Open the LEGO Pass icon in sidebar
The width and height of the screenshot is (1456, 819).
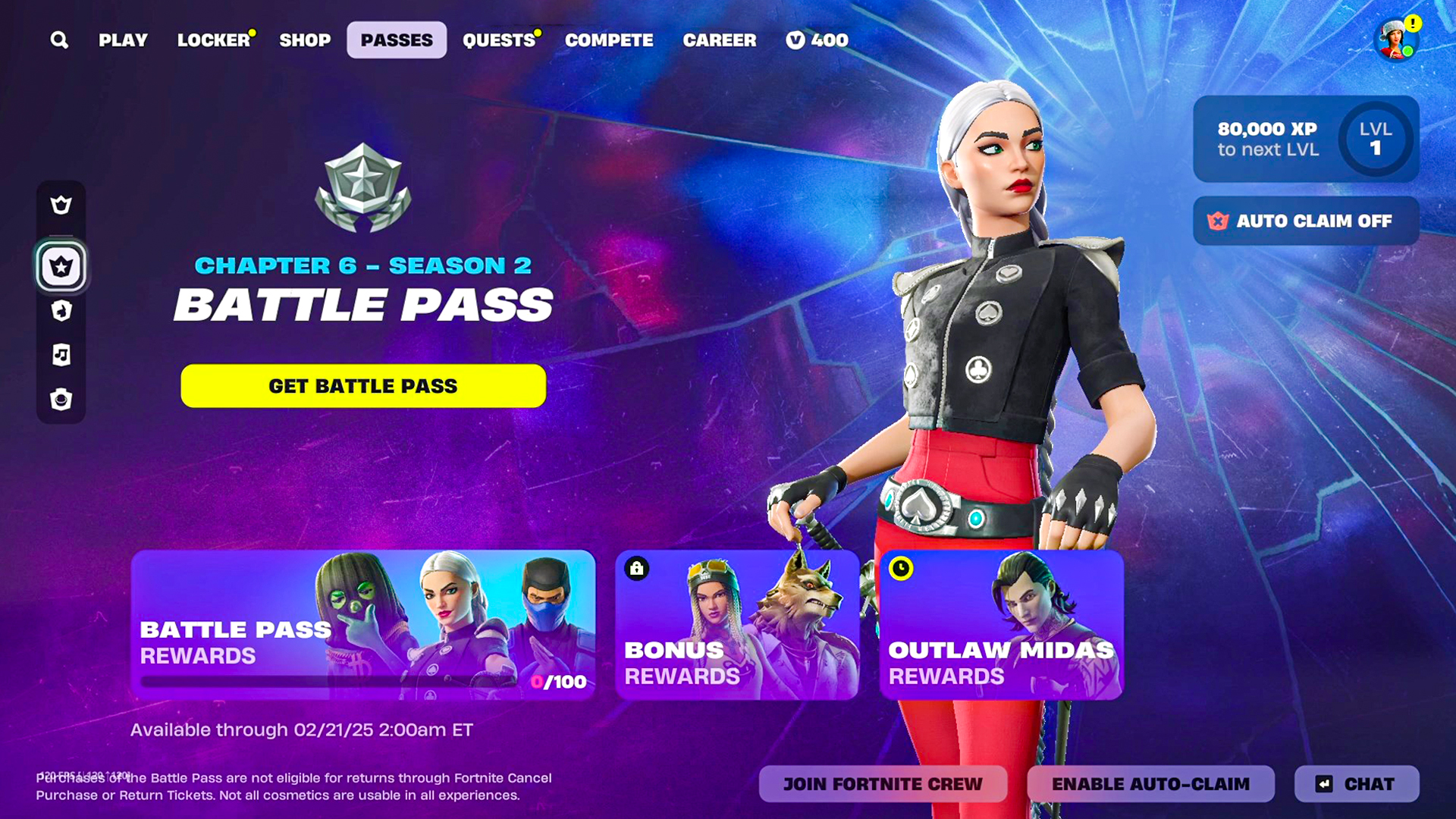[61, 311]
